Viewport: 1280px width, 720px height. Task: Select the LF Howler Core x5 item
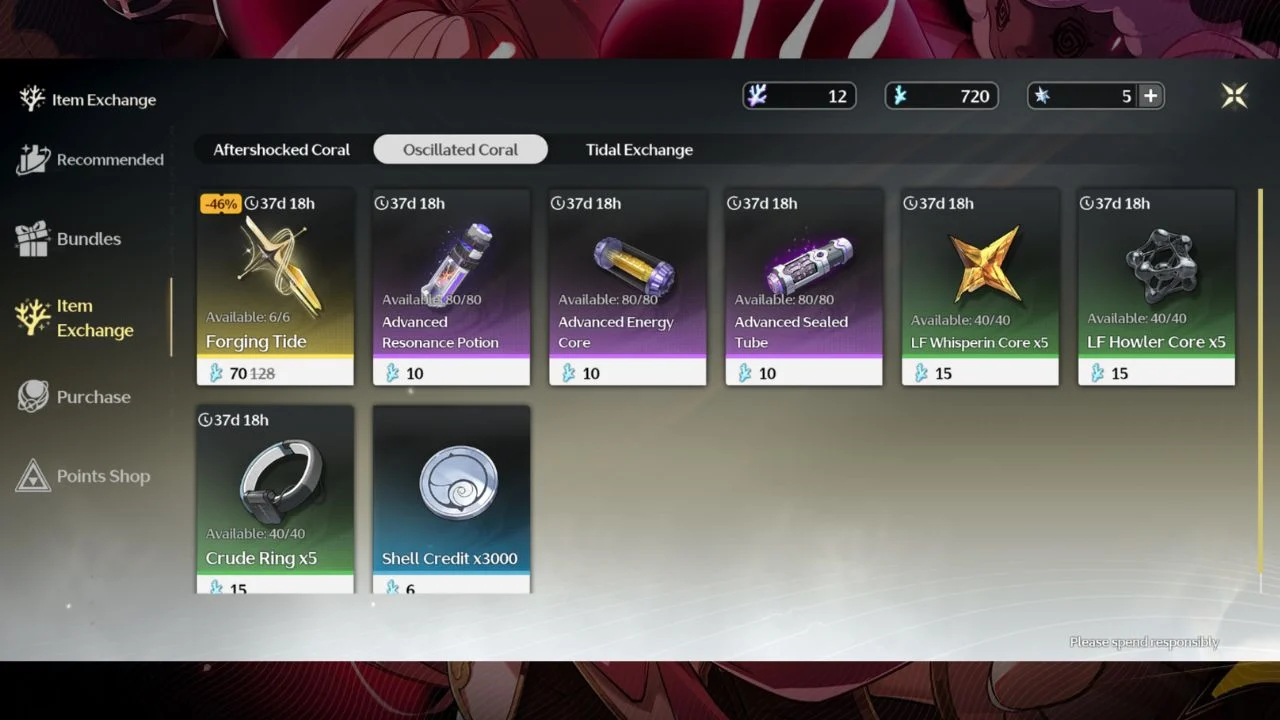[x=1156, y=285]
